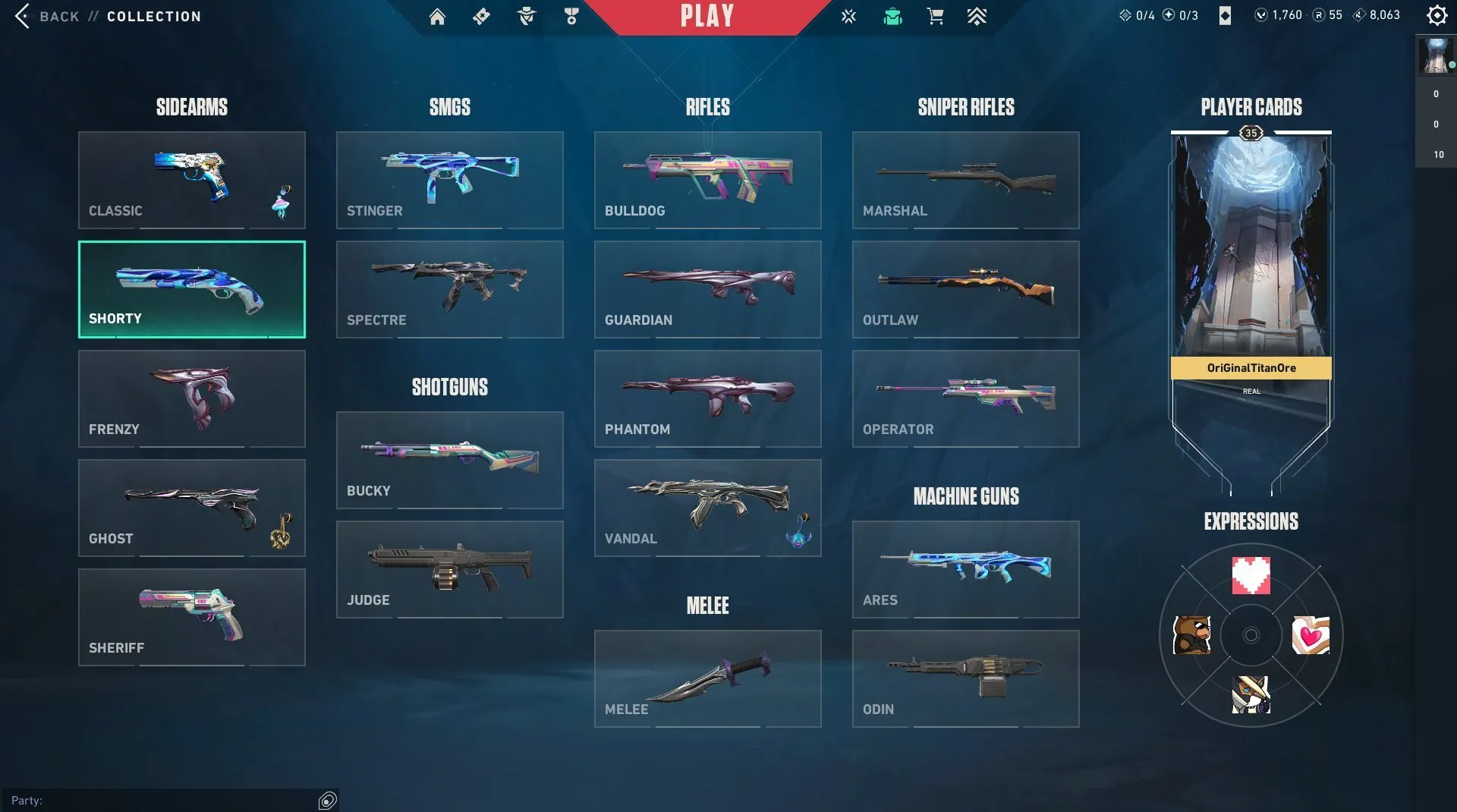Open the Settings gear
The height and width of the screenshot is (812, 1457).
pyautogui.click(x=1437, y=14)
